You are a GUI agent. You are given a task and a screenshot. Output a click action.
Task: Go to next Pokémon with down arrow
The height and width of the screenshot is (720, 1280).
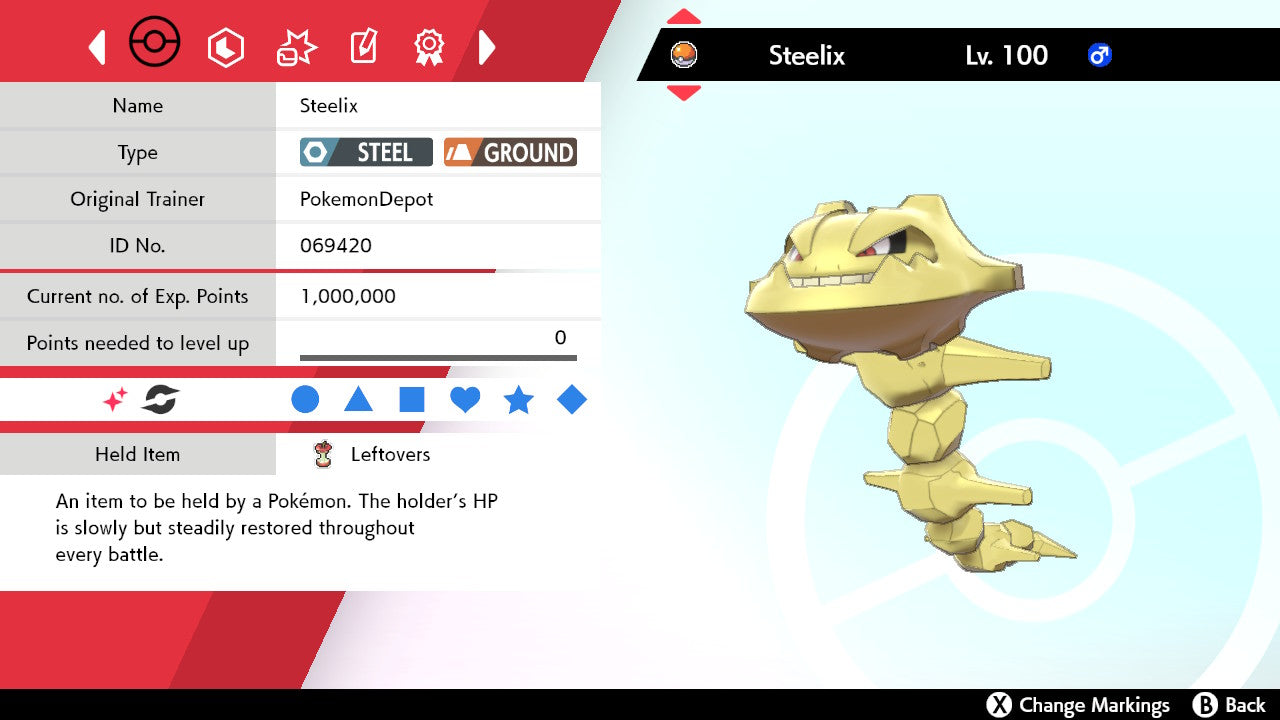tap(683, 93)
